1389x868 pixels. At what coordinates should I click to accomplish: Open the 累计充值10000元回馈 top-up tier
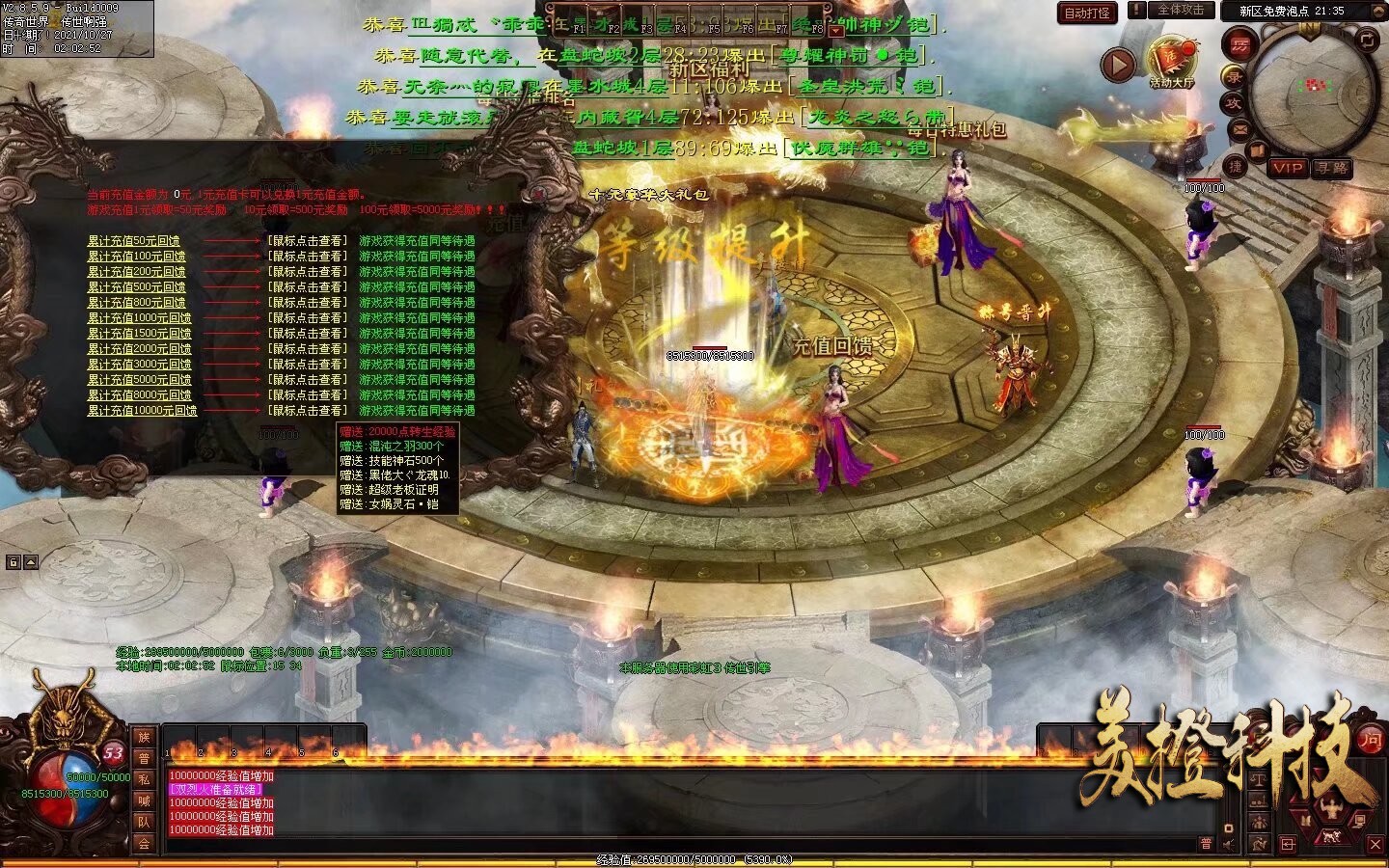click(x=142, y=411)
